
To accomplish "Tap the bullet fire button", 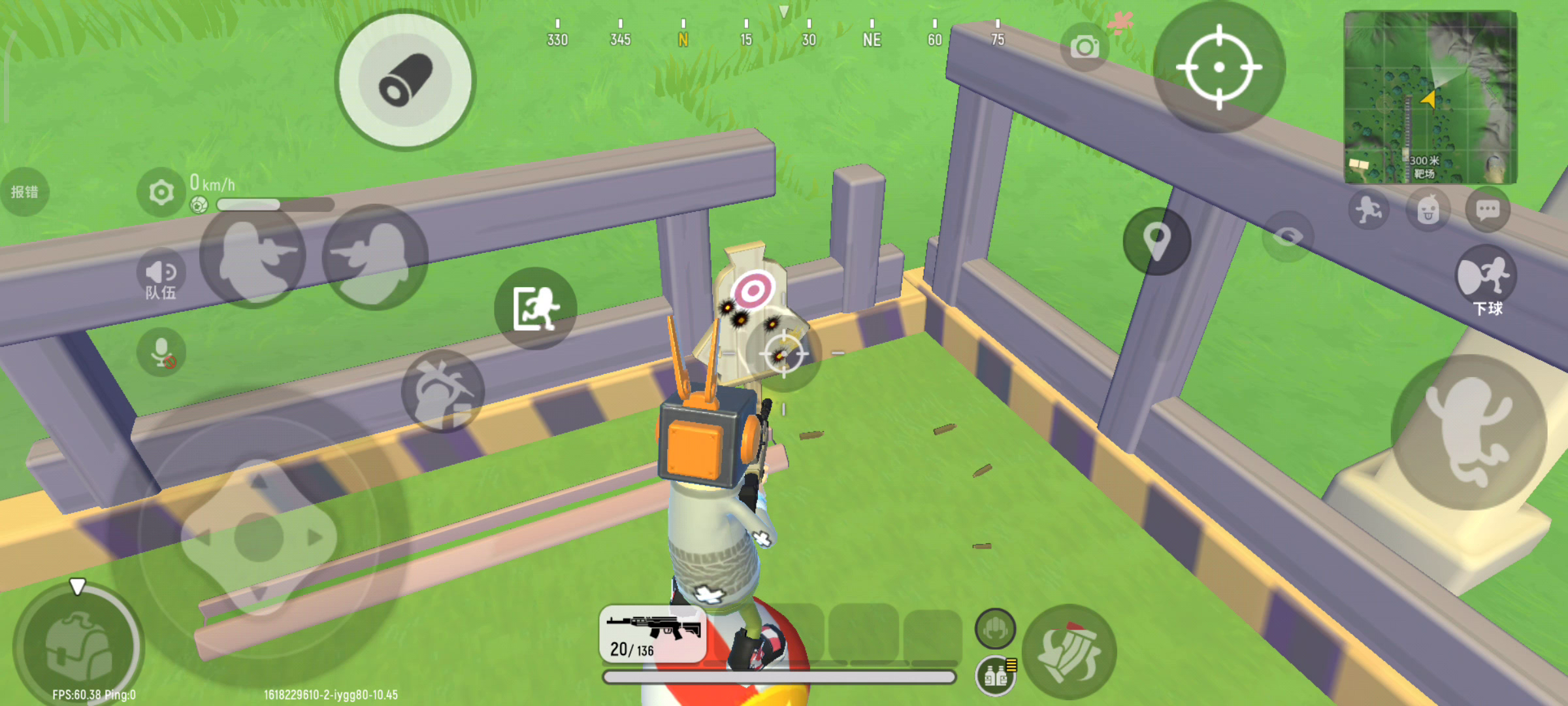I will pos(405,81).
